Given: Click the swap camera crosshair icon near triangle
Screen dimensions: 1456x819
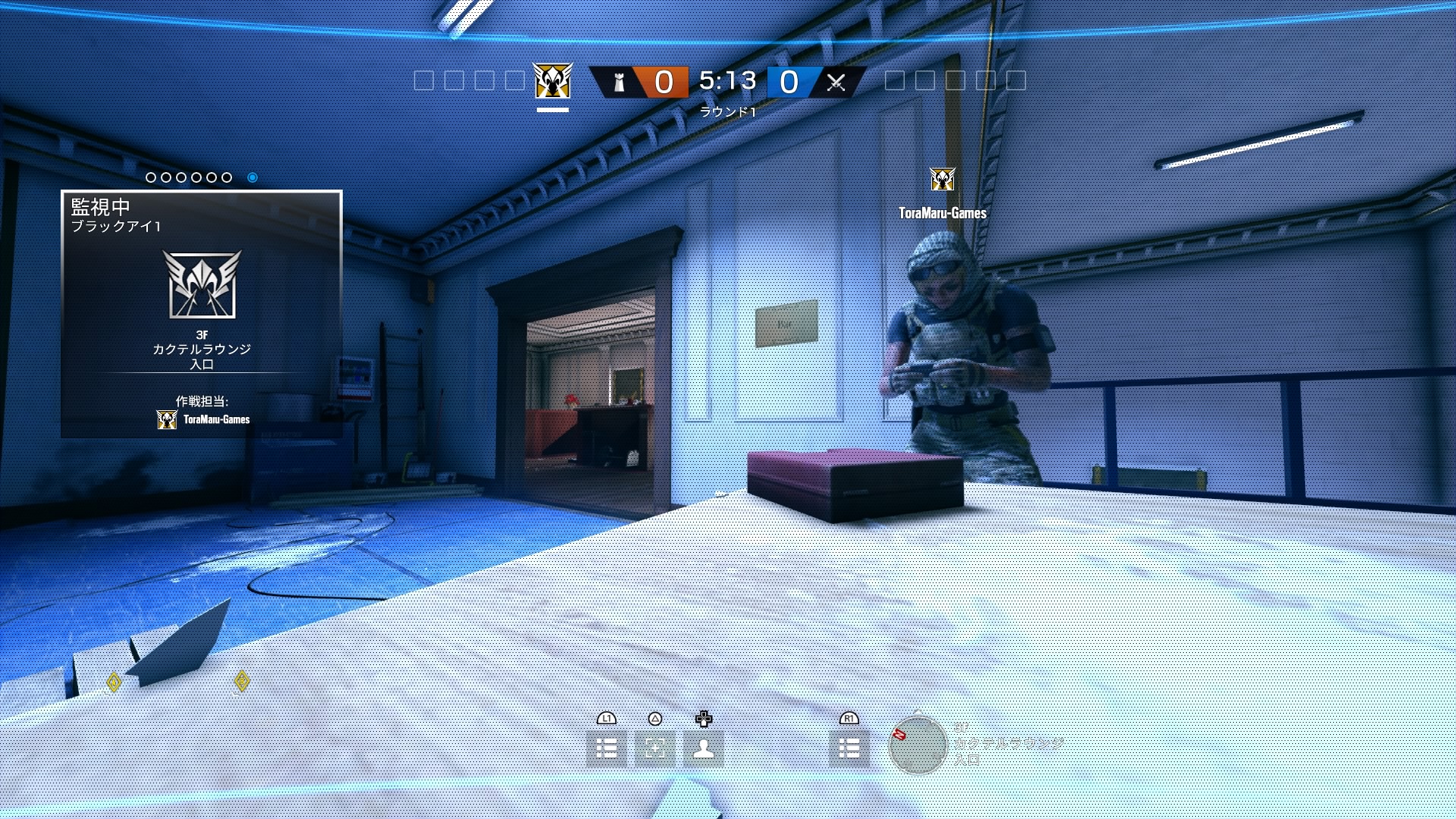Looking at the screenshot, I should pyautogui.click(x=657, y=747).
